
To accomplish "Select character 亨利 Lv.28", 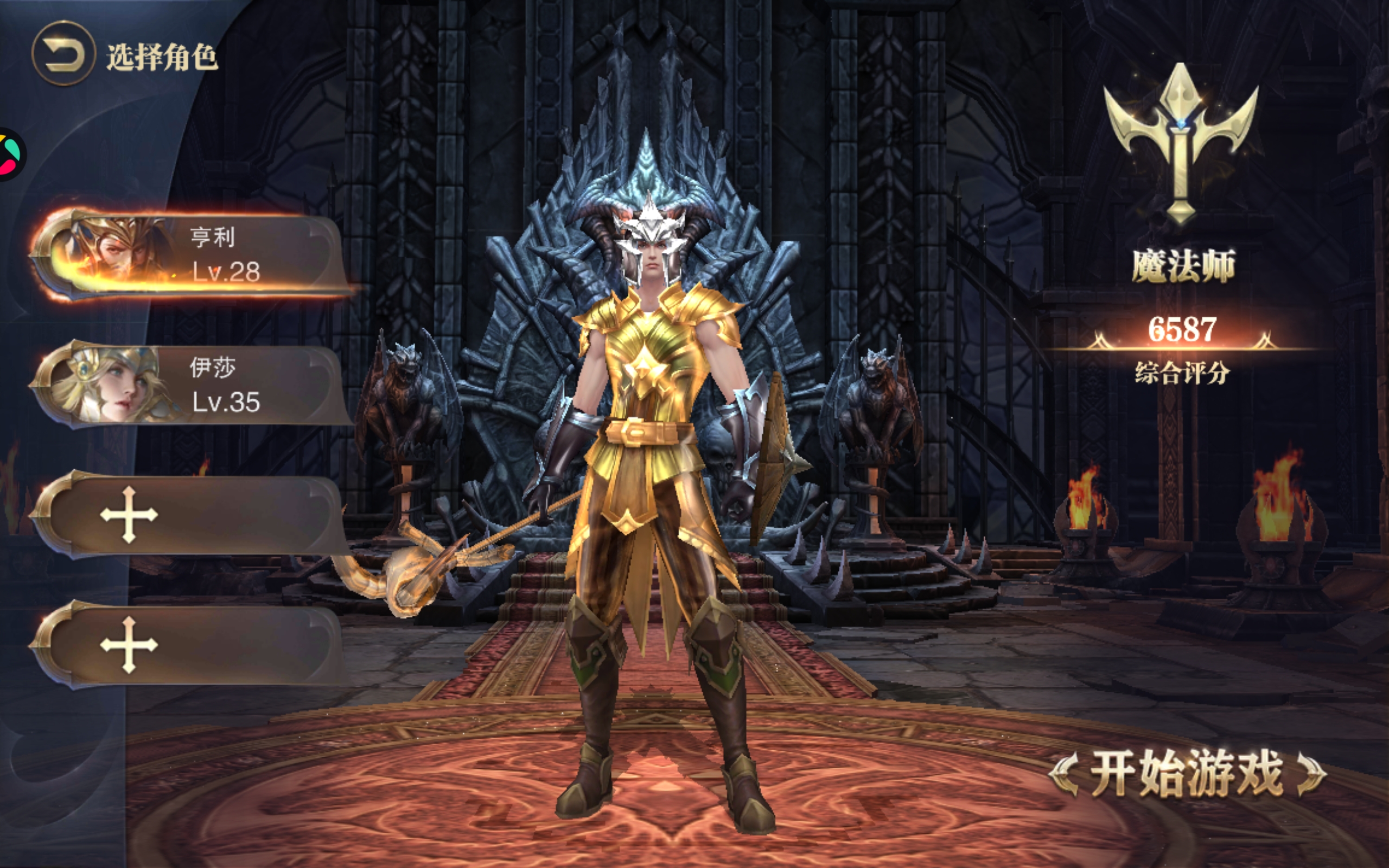I will tap(189, 256).
